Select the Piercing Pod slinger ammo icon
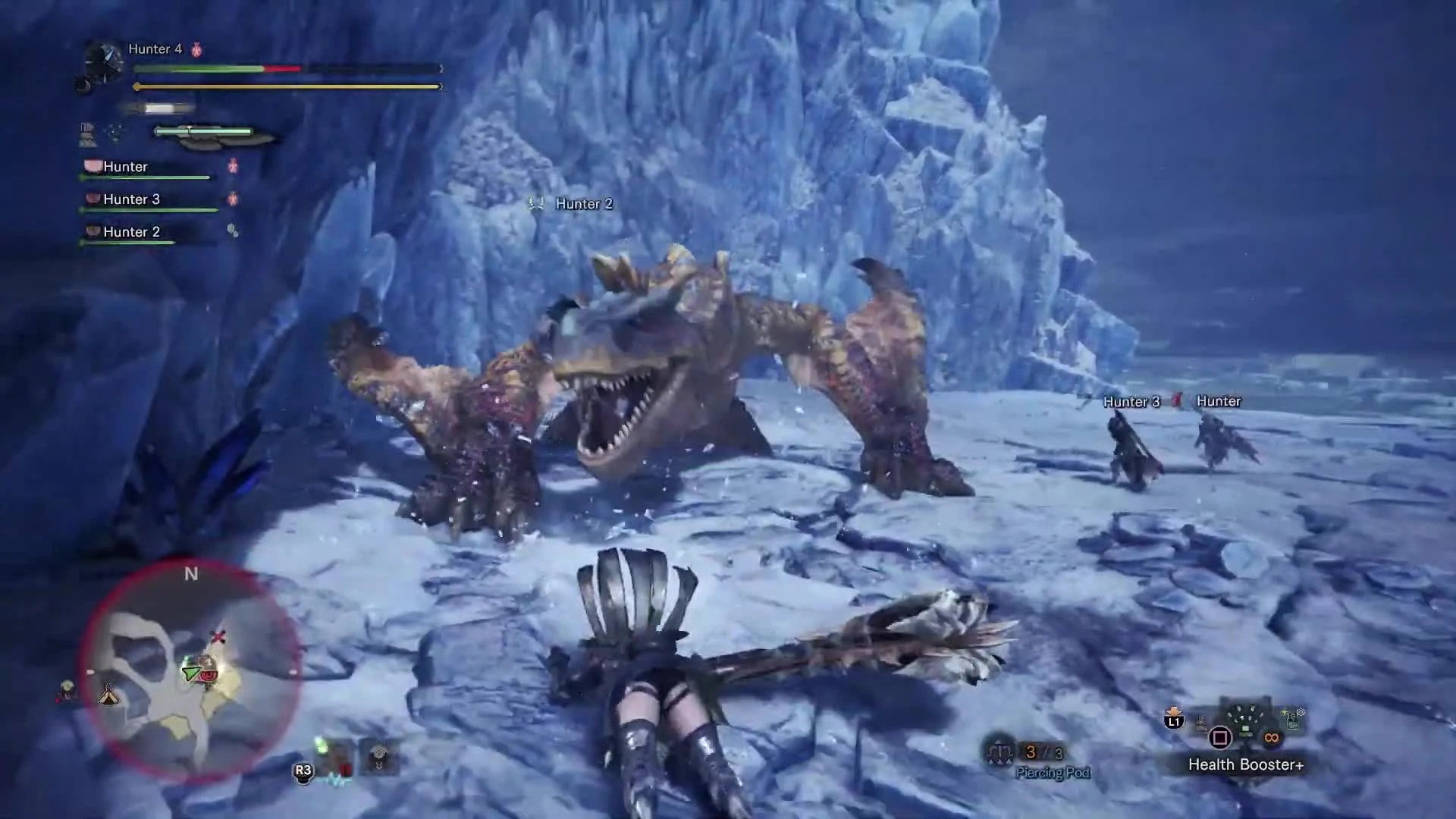This screenshot has height=819, width=1456. coord(1000,751)
